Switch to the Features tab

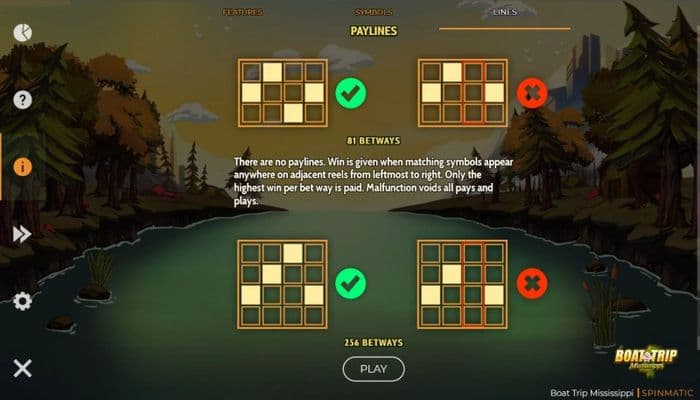coord(243,12)
